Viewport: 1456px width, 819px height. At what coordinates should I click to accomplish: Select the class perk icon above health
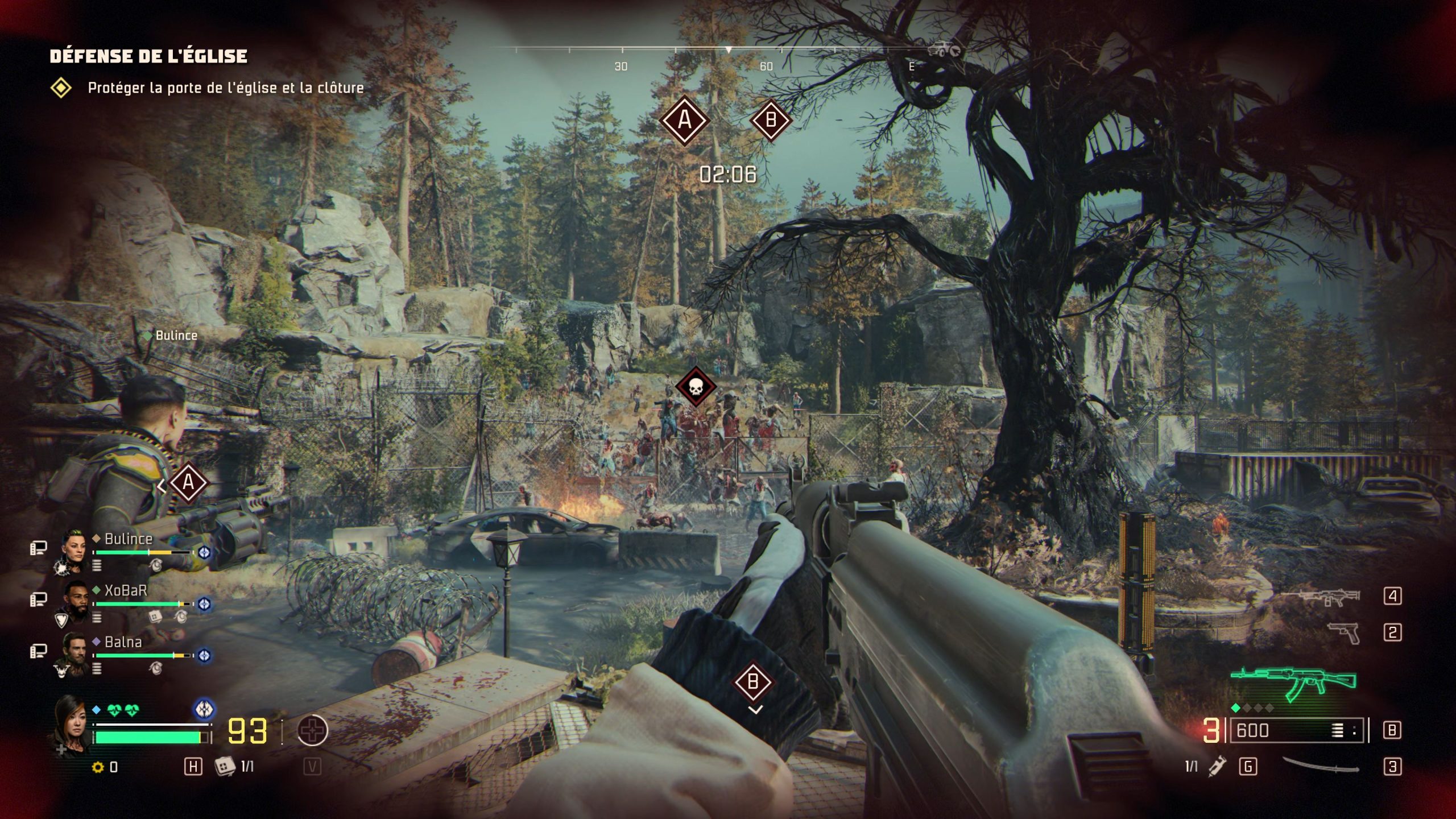click(204, 709)
